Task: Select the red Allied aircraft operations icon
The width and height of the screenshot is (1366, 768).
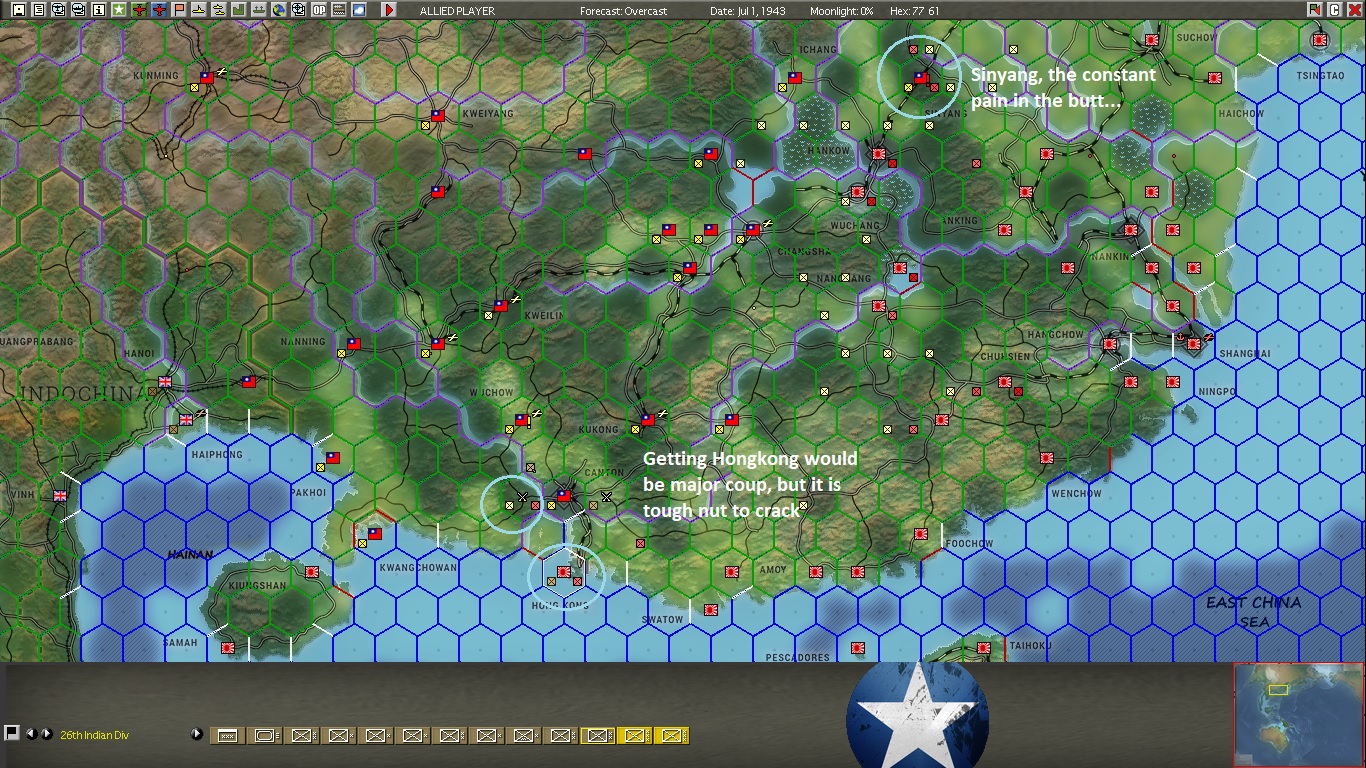Action: point(140,9)
